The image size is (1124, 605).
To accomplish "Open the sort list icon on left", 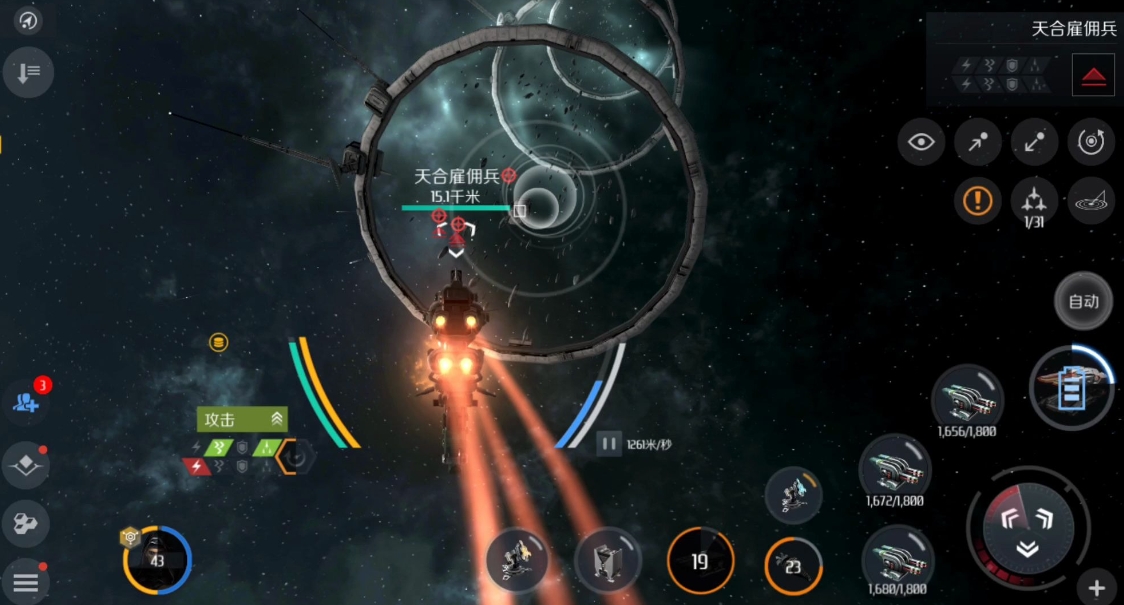I will 27,72.
